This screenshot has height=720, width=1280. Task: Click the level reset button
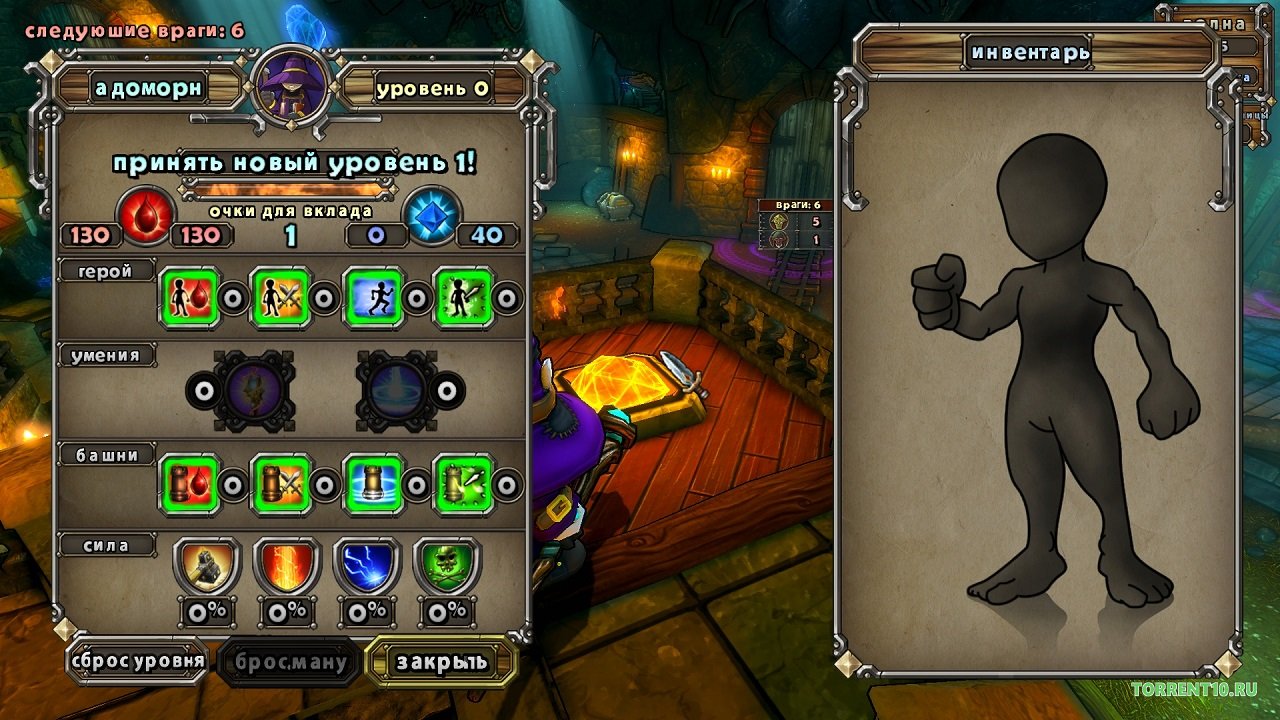click(x=138, y=660)
